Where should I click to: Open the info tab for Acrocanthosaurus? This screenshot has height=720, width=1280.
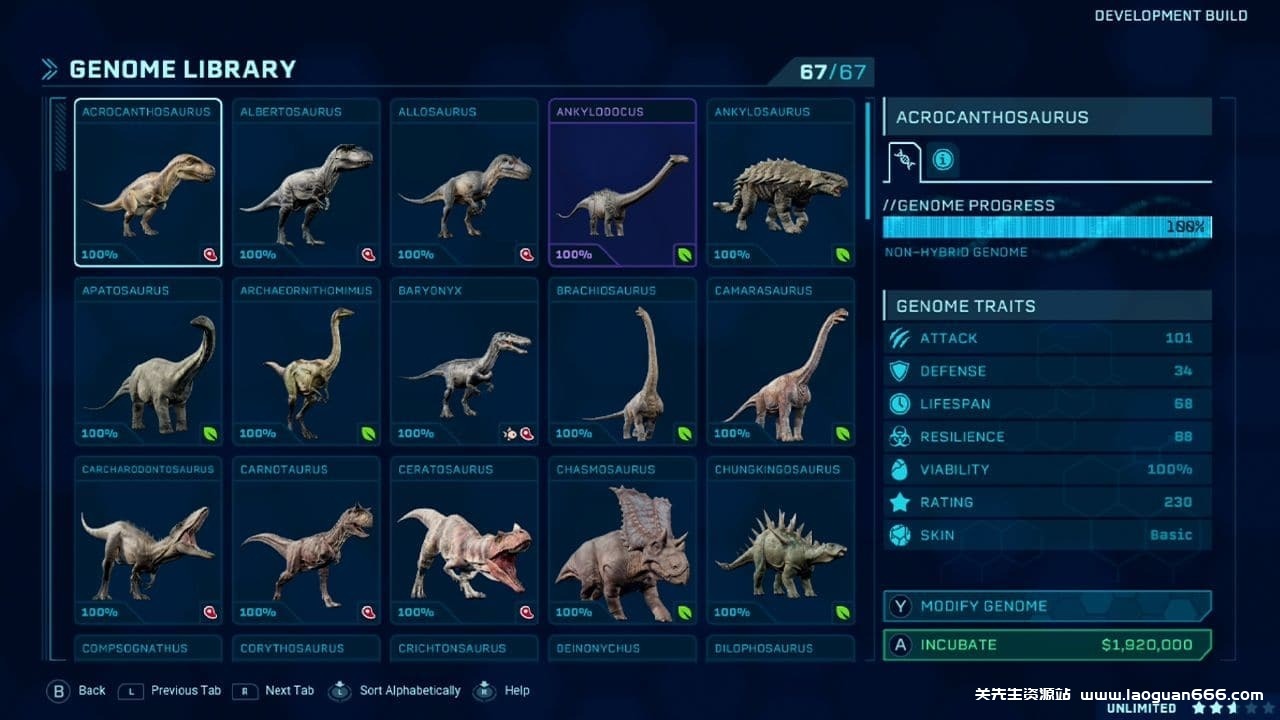pos(942,160)
